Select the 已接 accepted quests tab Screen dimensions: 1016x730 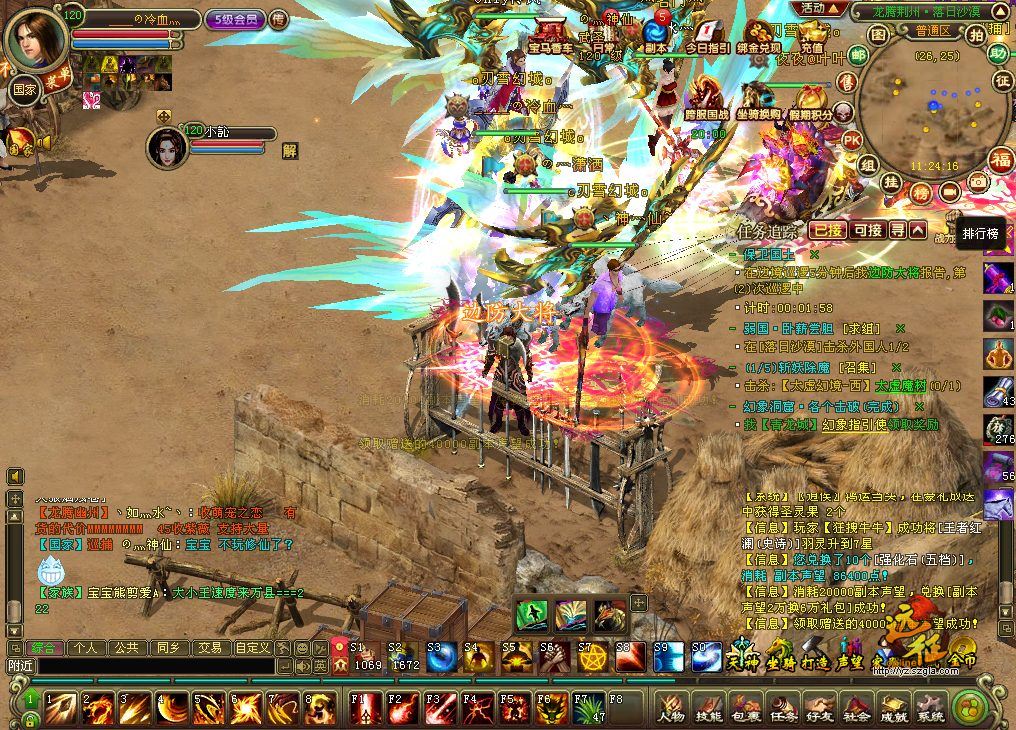click(x=827, y=230)
